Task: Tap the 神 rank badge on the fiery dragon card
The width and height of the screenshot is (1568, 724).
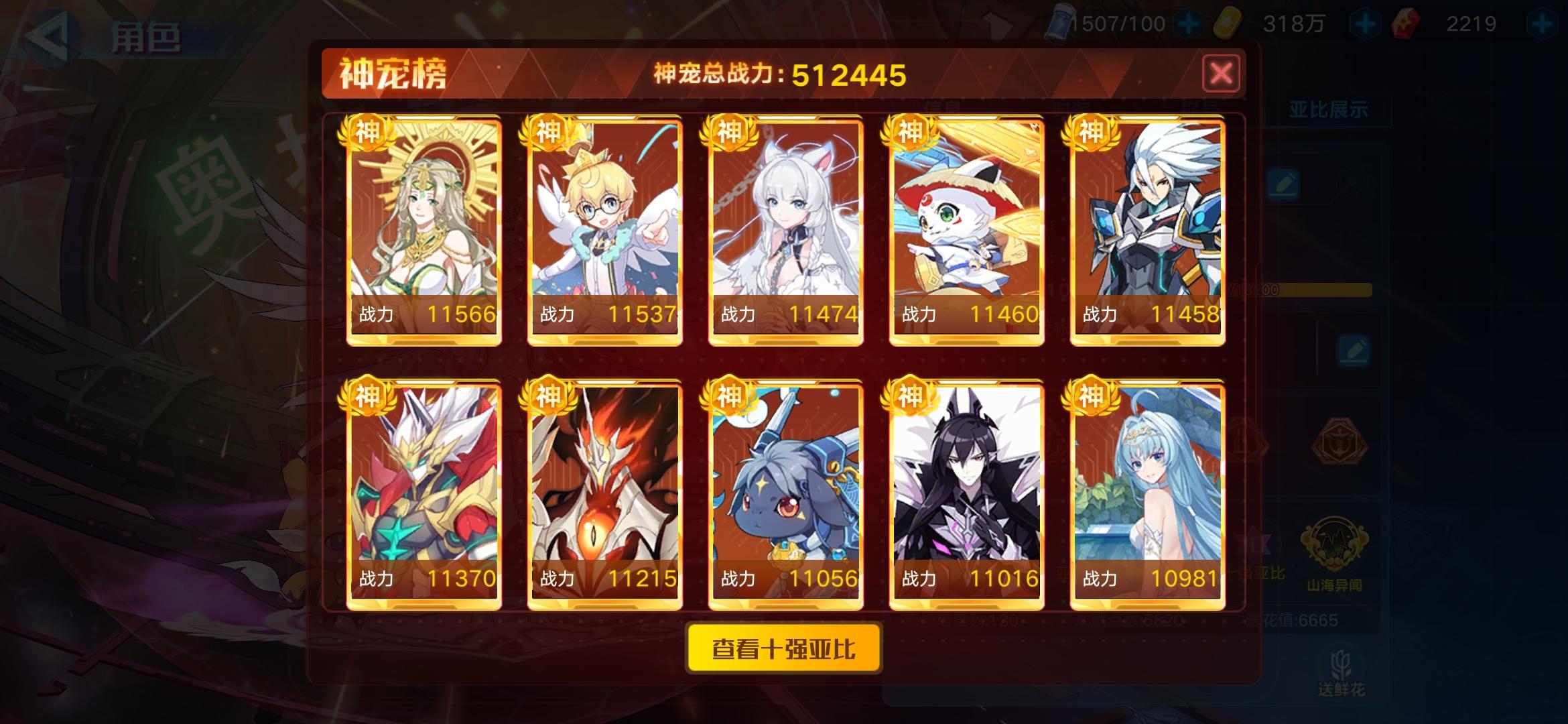Action: pos(547,397)
